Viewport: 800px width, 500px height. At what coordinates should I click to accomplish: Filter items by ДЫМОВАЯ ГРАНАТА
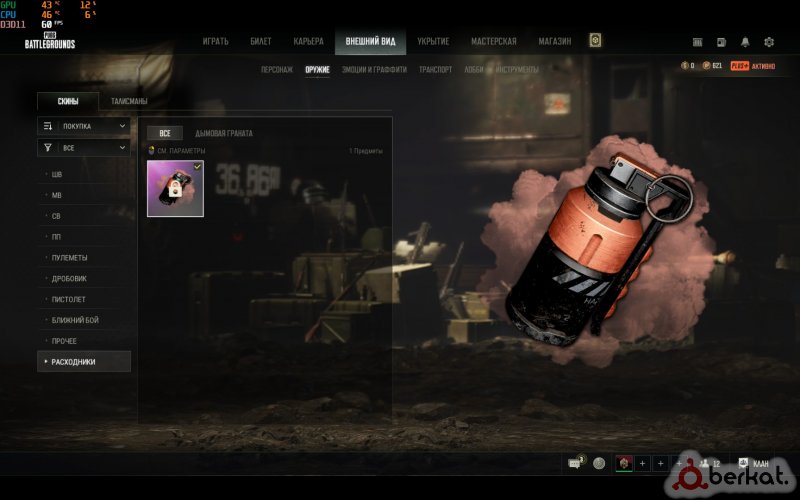224,133
